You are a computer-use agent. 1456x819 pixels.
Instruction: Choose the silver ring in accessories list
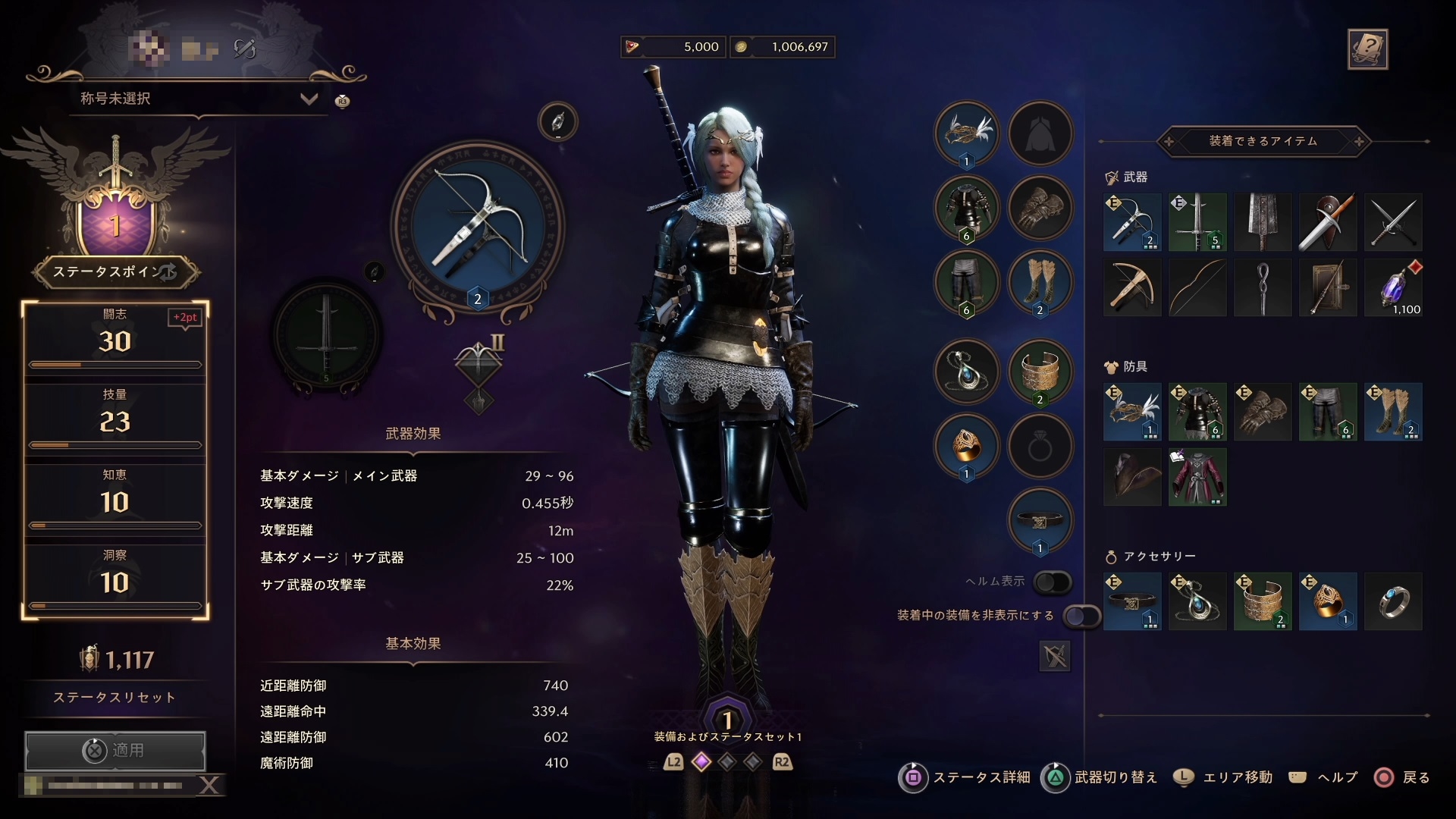click(1393, 602)
